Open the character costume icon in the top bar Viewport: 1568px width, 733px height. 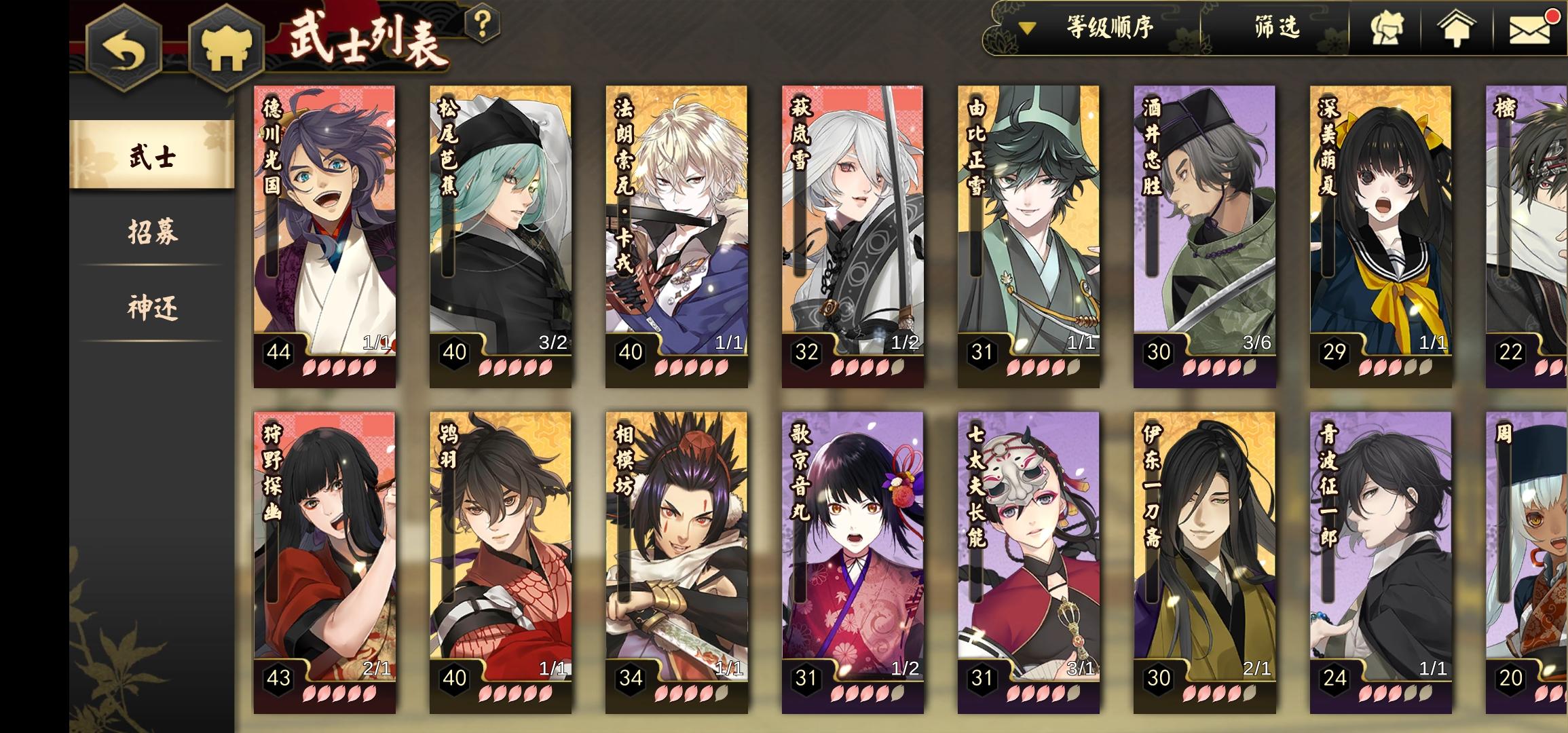1386,30
